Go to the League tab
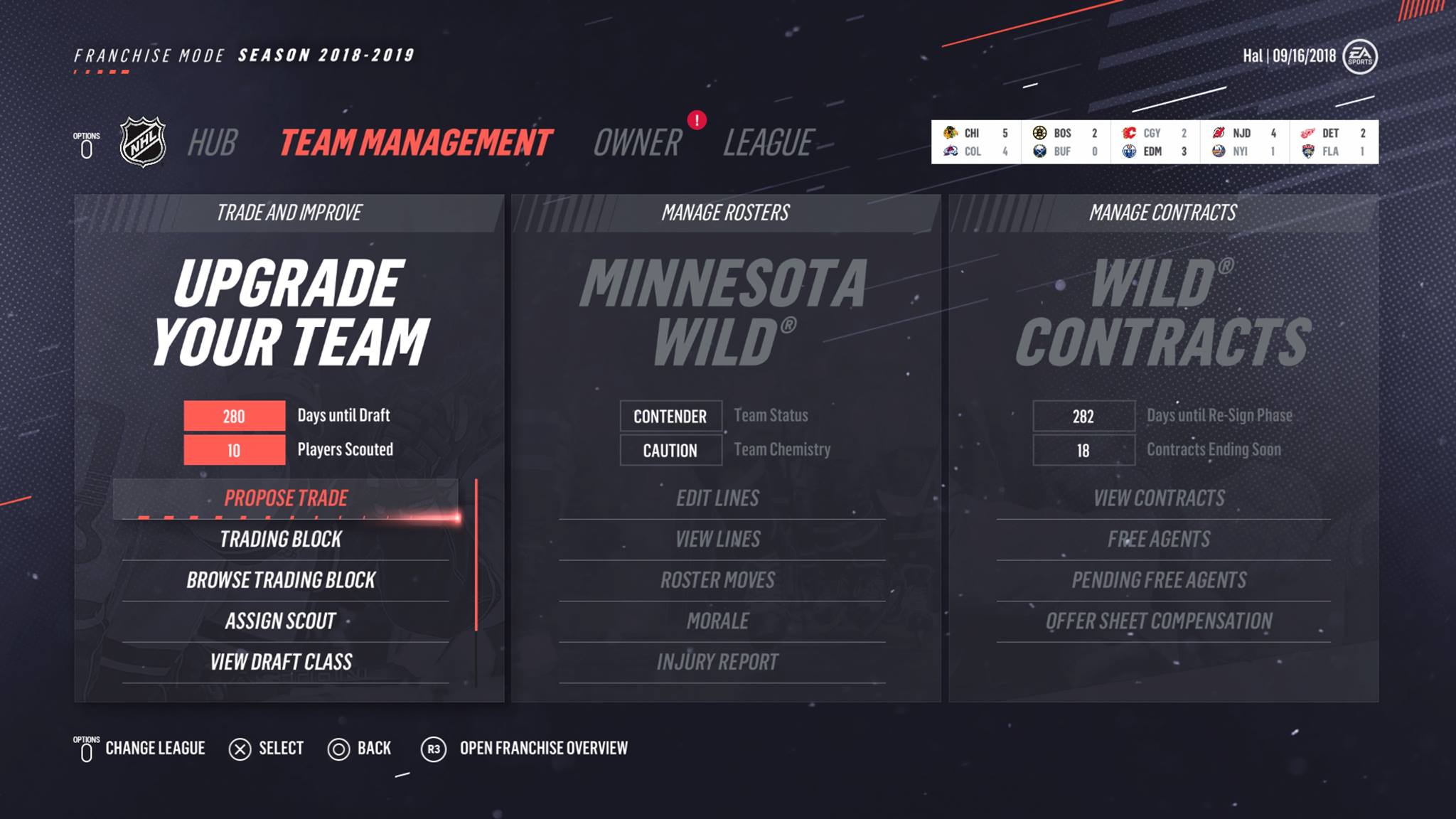The width and height of the screenshot is (1456, 819). click(x=768, y=143)
